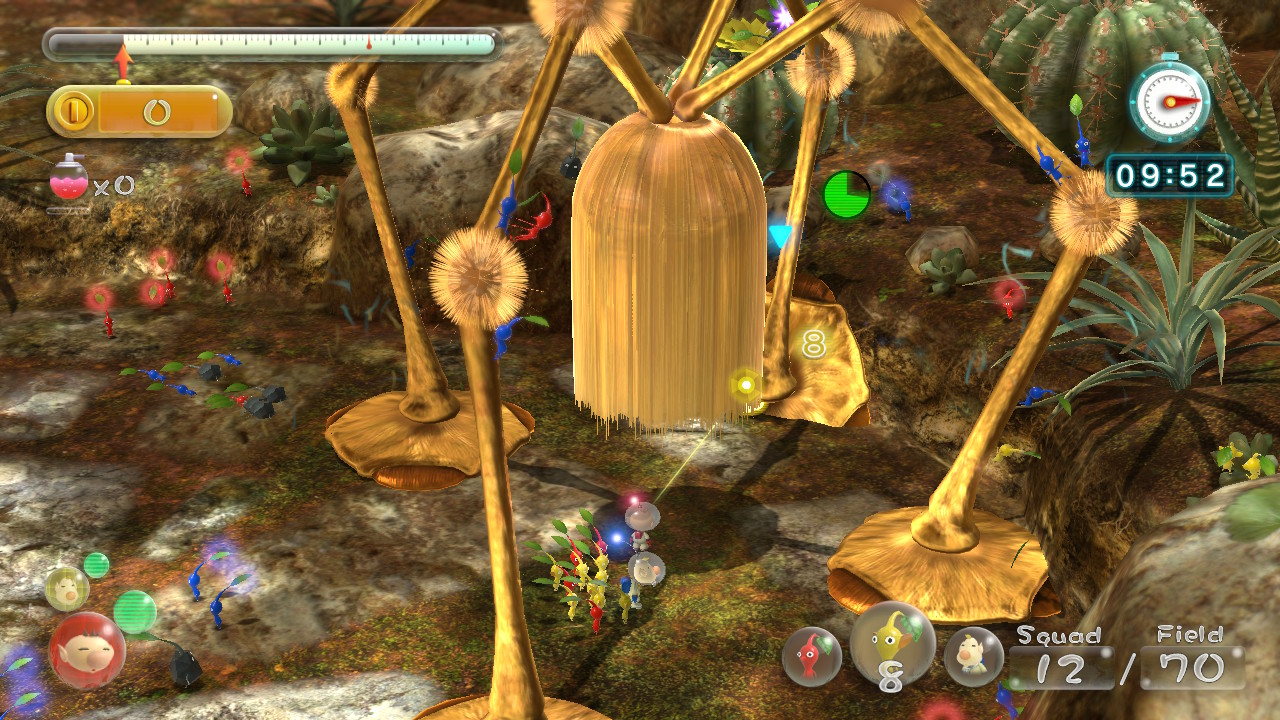Click the stopwatch icon above the timer

click(1169, 101)
